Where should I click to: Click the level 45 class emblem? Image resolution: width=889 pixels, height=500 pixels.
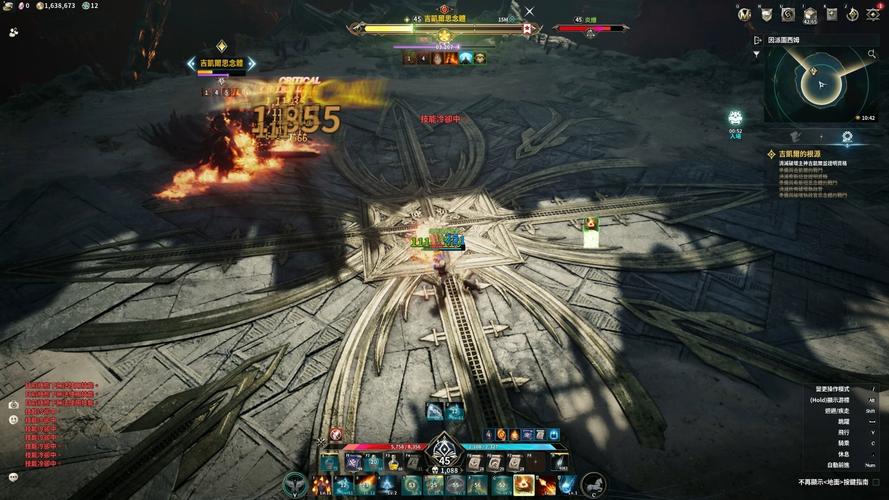(x=444, y=457)
